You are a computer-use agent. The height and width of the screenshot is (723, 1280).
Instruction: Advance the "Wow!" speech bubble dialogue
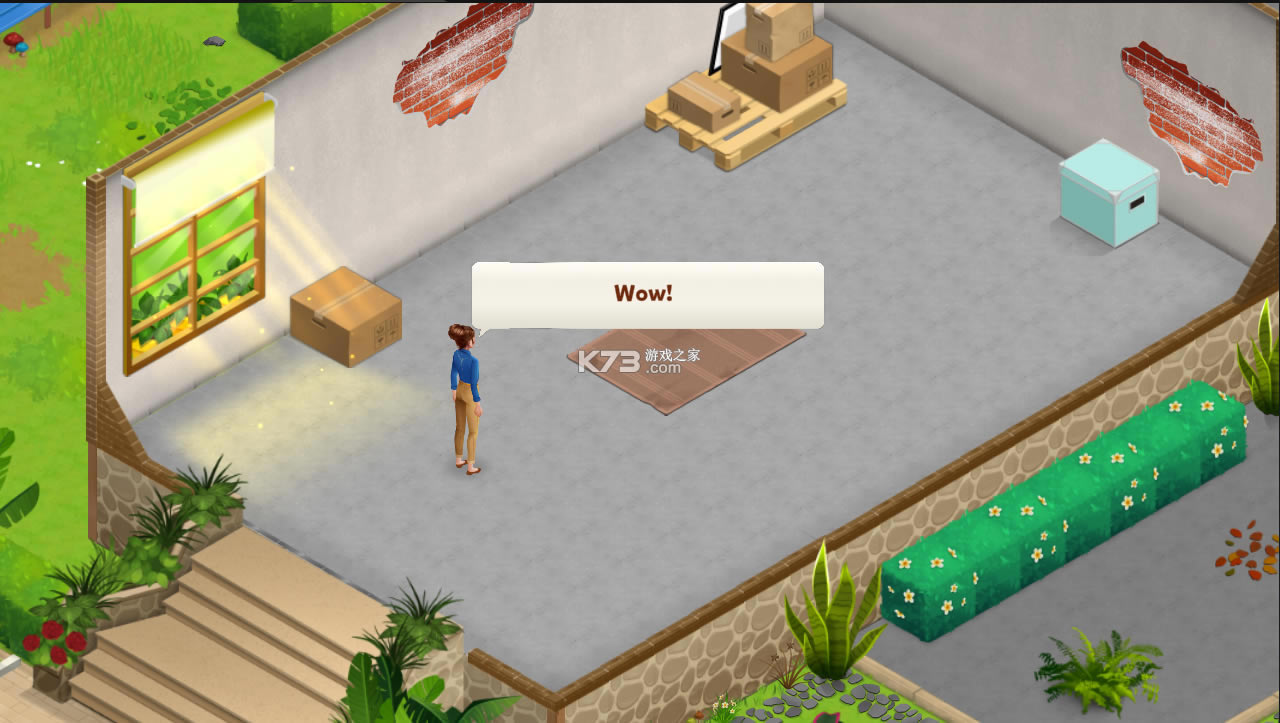pos(647,295)
